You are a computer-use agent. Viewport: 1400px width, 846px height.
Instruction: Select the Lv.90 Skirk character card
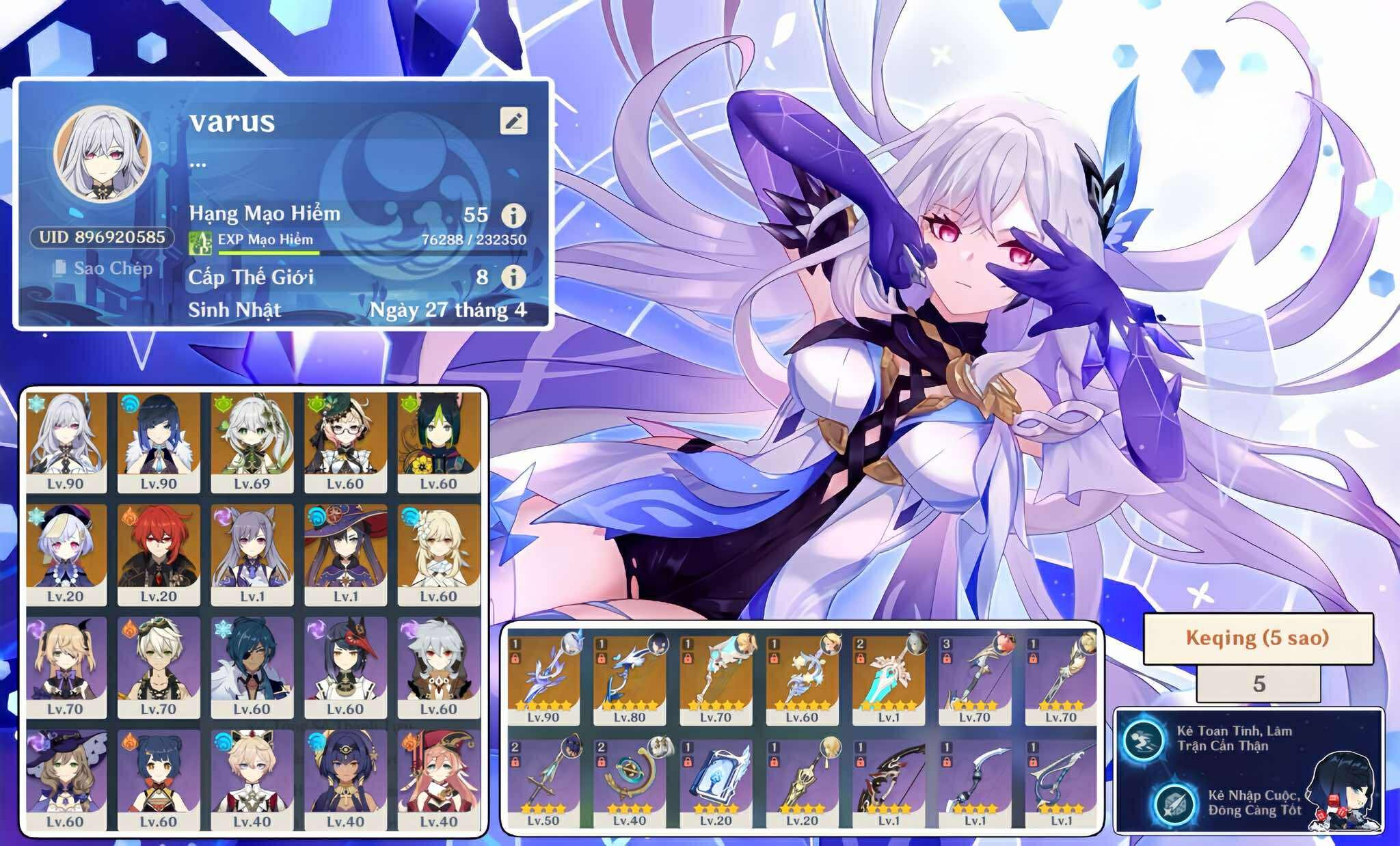[66, 441]
